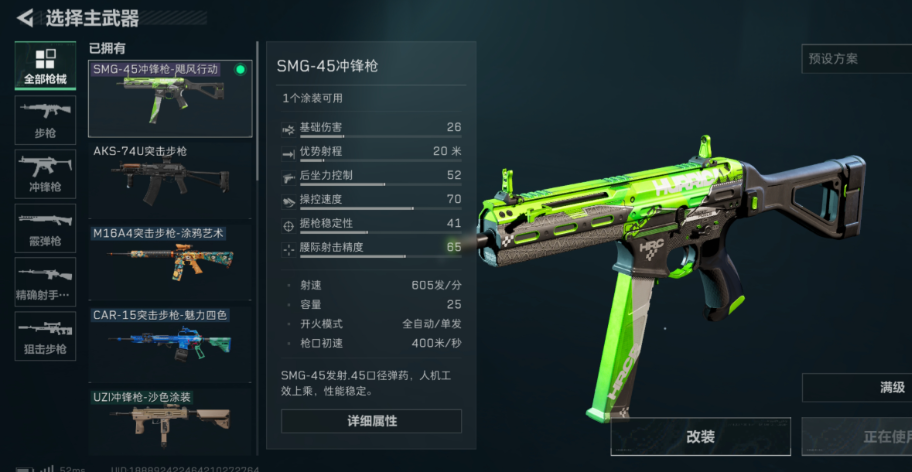Choose the AKS-74U突击步枪 weapon

point(170,180)
